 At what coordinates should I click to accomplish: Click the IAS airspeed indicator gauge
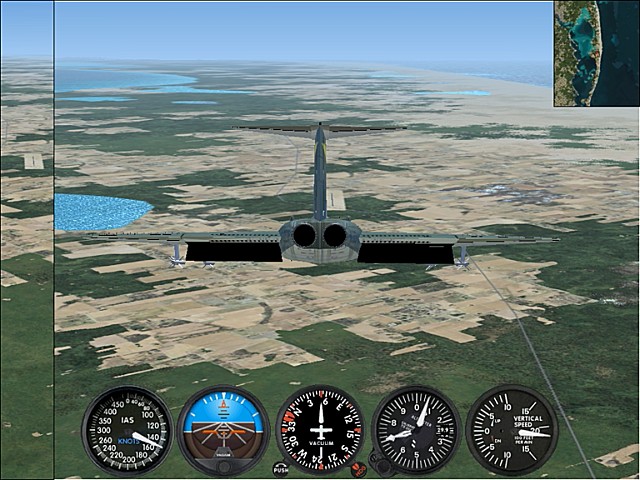[x=127, y=430]
